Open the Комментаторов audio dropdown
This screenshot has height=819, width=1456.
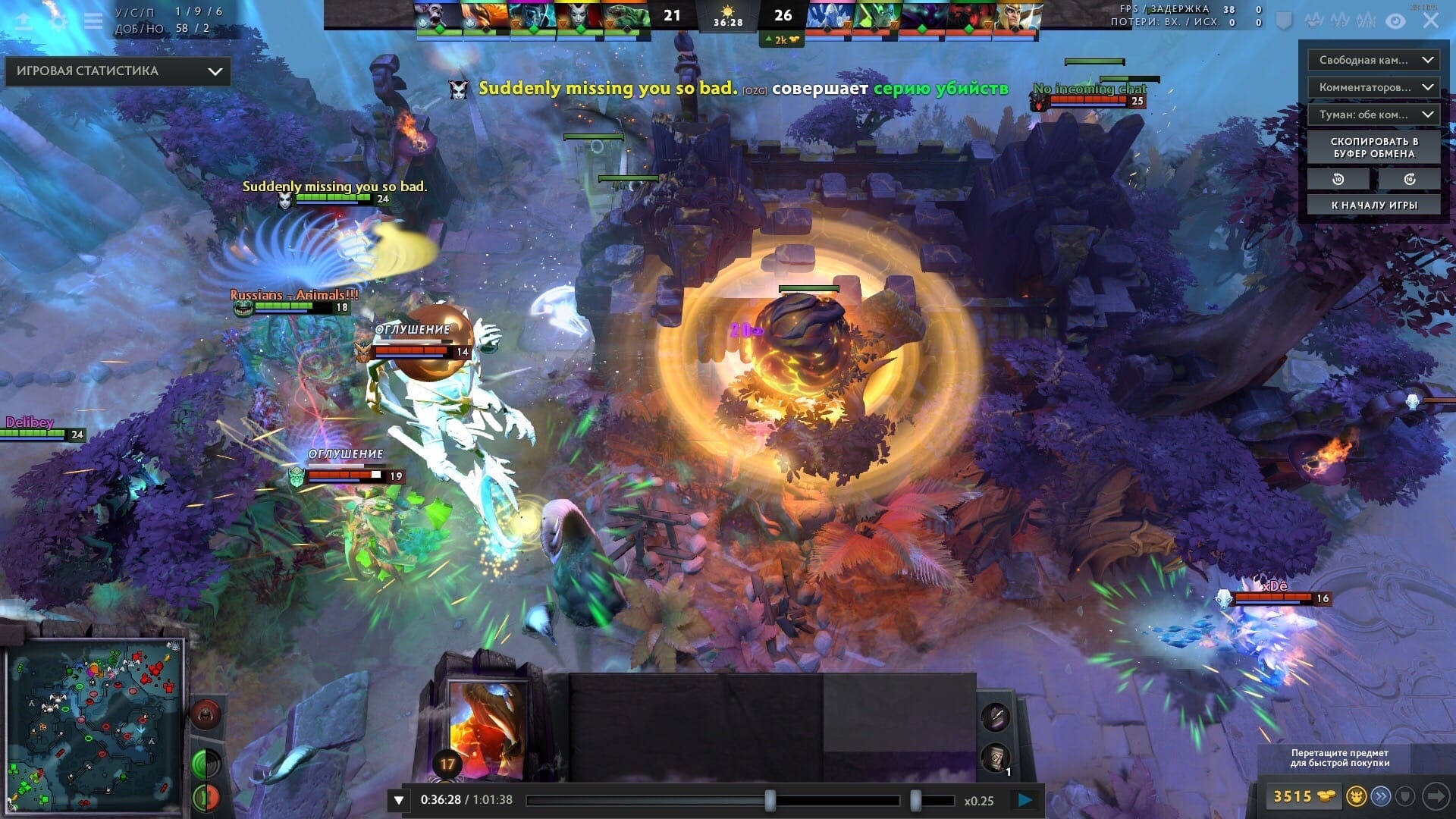[x=1373, y=87]
